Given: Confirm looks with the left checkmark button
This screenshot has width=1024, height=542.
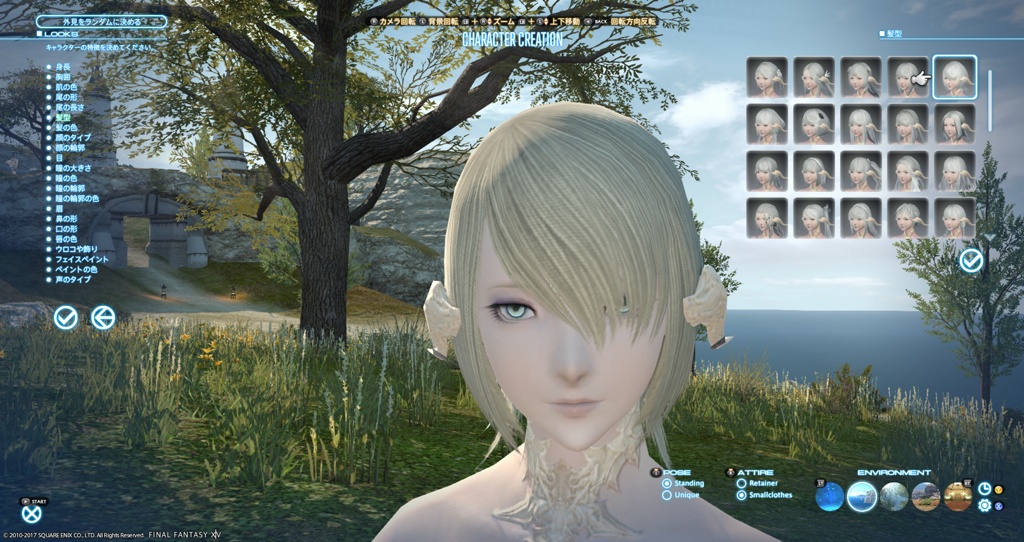Looking at the screenshot, I should click(x=66, y=318).
